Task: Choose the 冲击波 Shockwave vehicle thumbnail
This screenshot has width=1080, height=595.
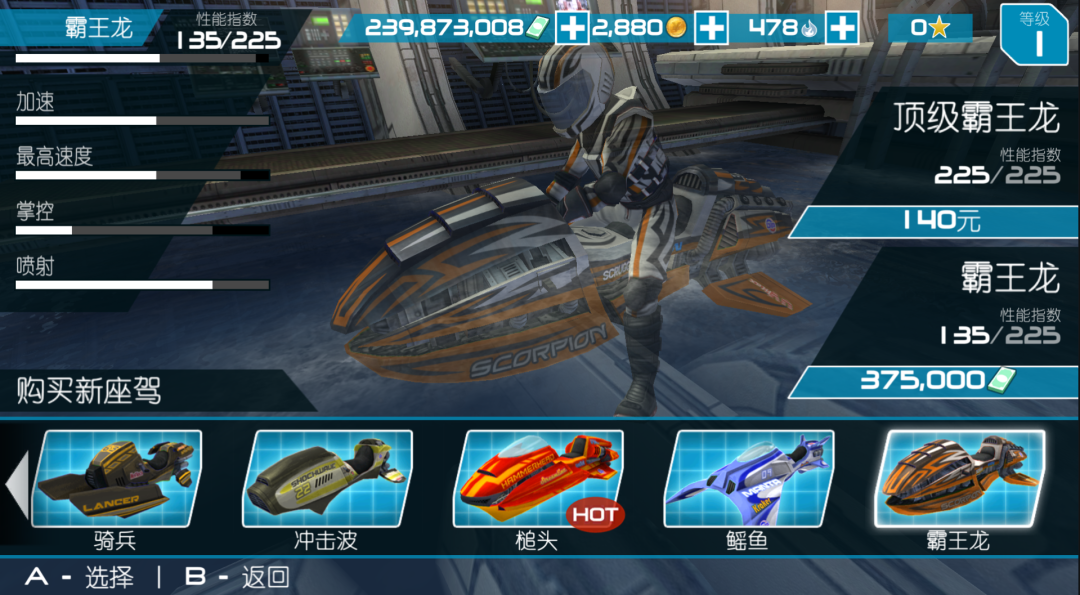Action: [x=328, y=478]
